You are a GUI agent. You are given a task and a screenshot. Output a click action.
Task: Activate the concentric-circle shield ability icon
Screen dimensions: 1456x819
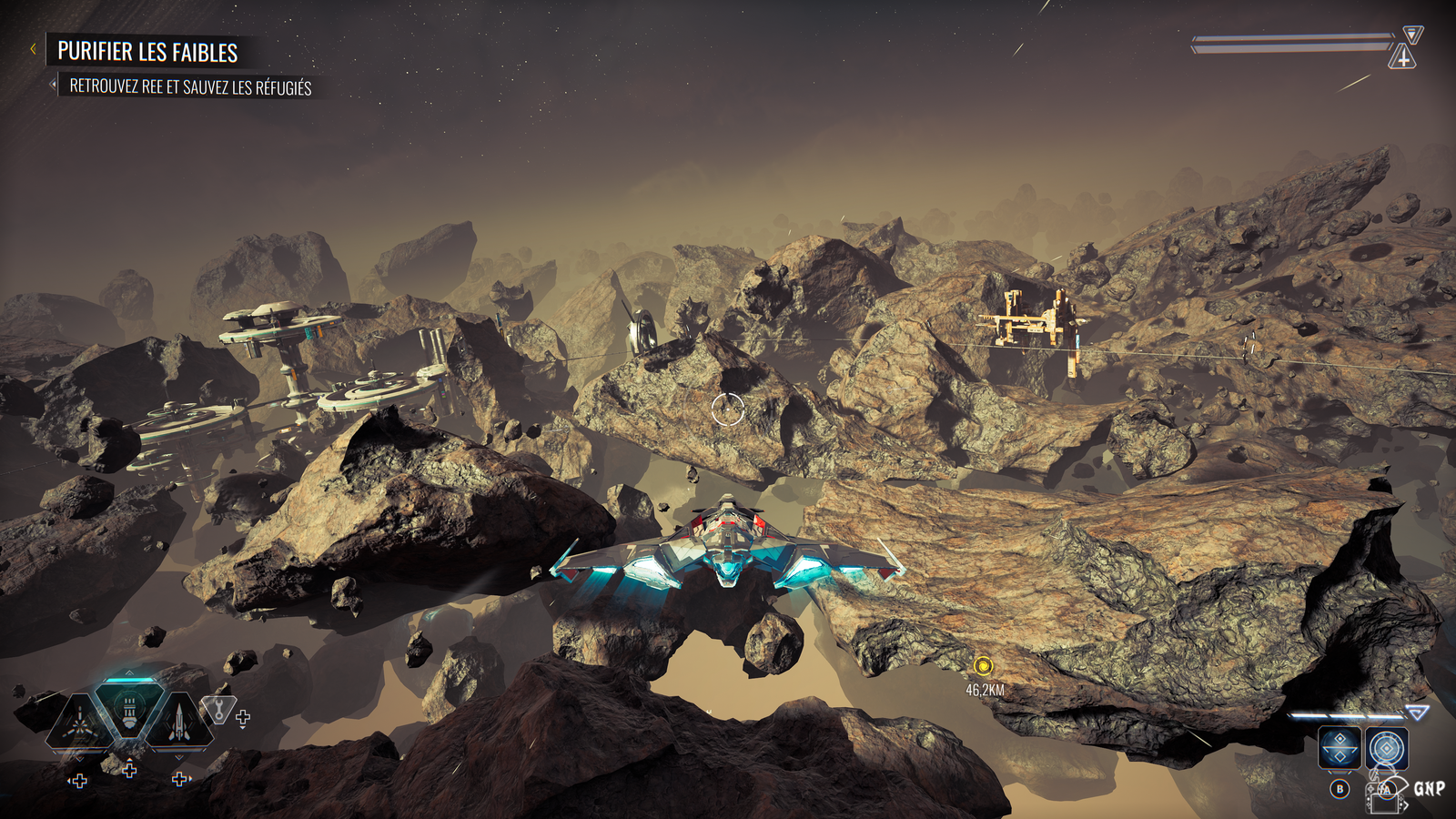[1386, 749]
